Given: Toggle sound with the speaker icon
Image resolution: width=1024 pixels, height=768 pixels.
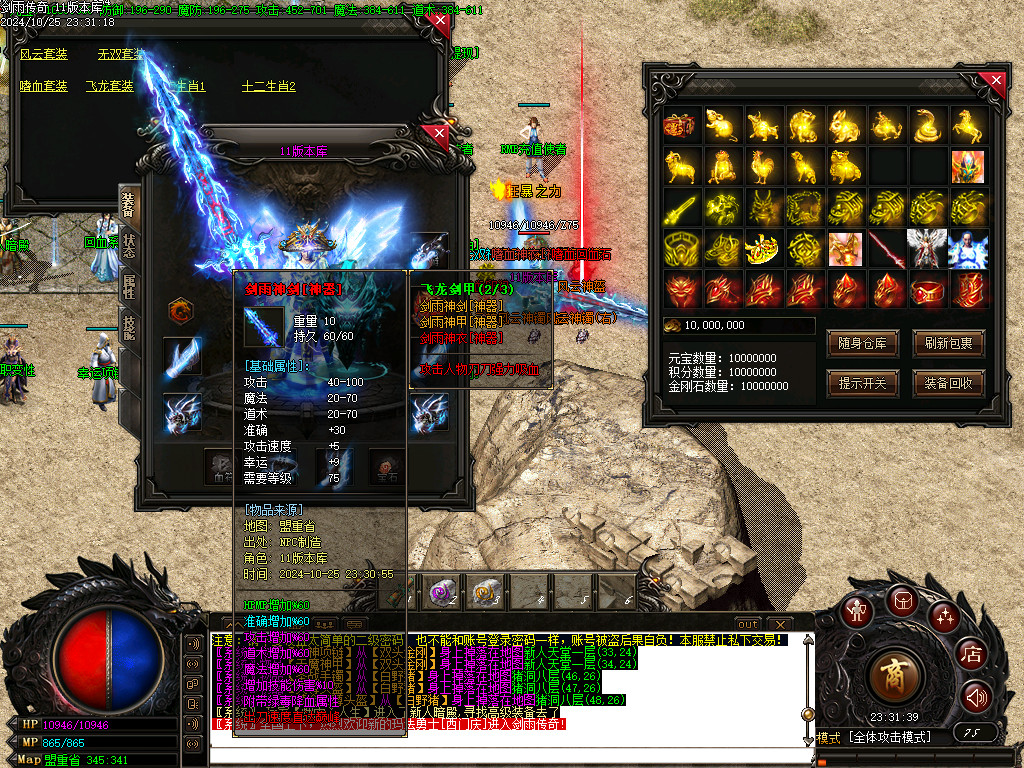Looking at the screenshot, I should [x=975, y=697].
